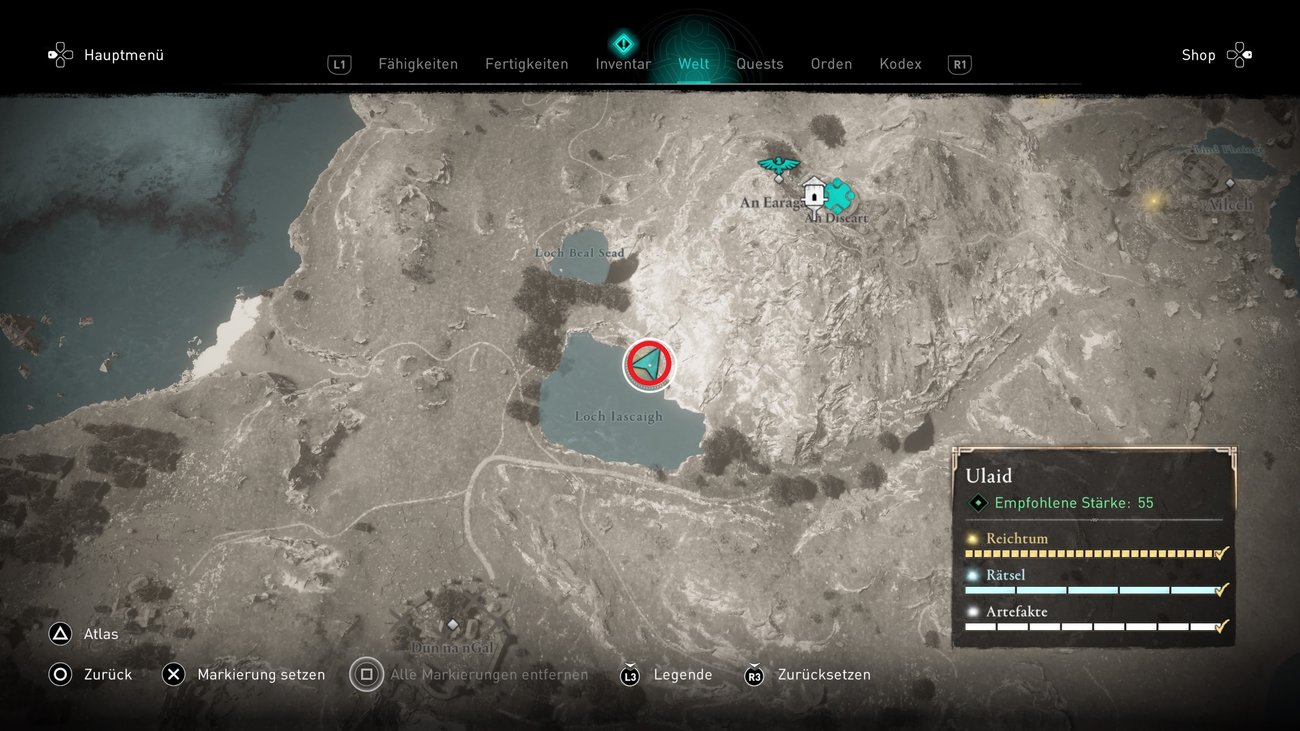Open the Fertigkeiten tab
Screen dimensions: 1300x731
coord(527,64)
